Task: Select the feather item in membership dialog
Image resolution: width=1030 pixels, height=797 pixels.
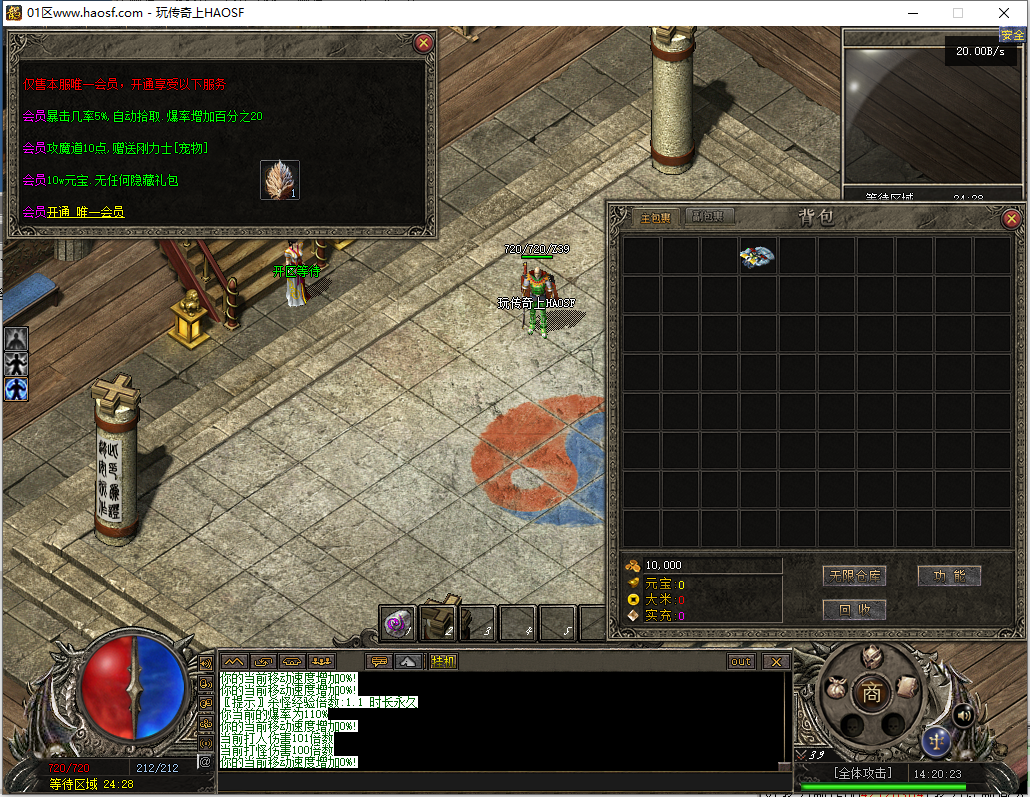Action: tap(280, 180)
